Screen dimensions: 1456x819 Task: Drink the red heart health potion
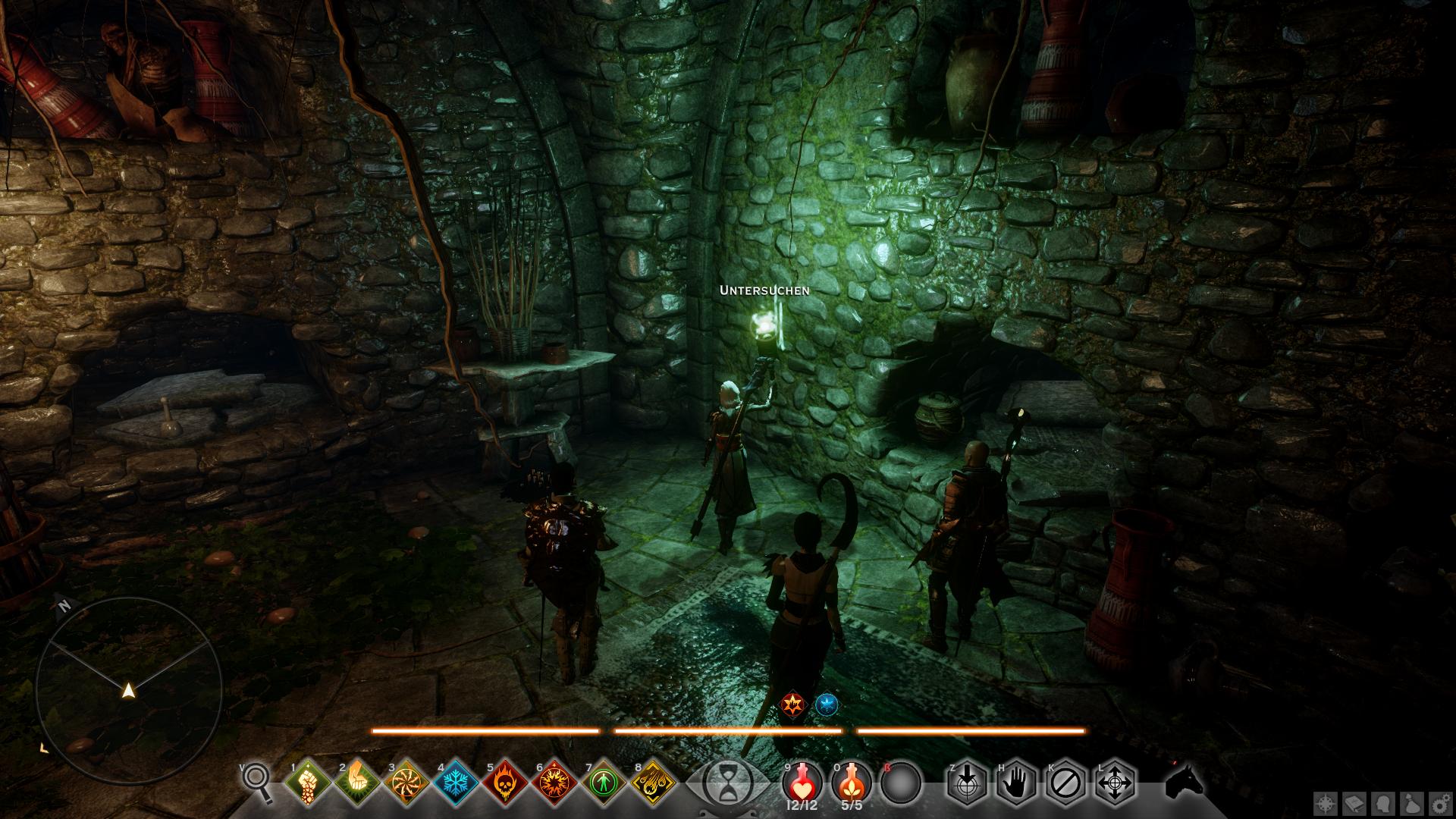(x=801, y=782)
